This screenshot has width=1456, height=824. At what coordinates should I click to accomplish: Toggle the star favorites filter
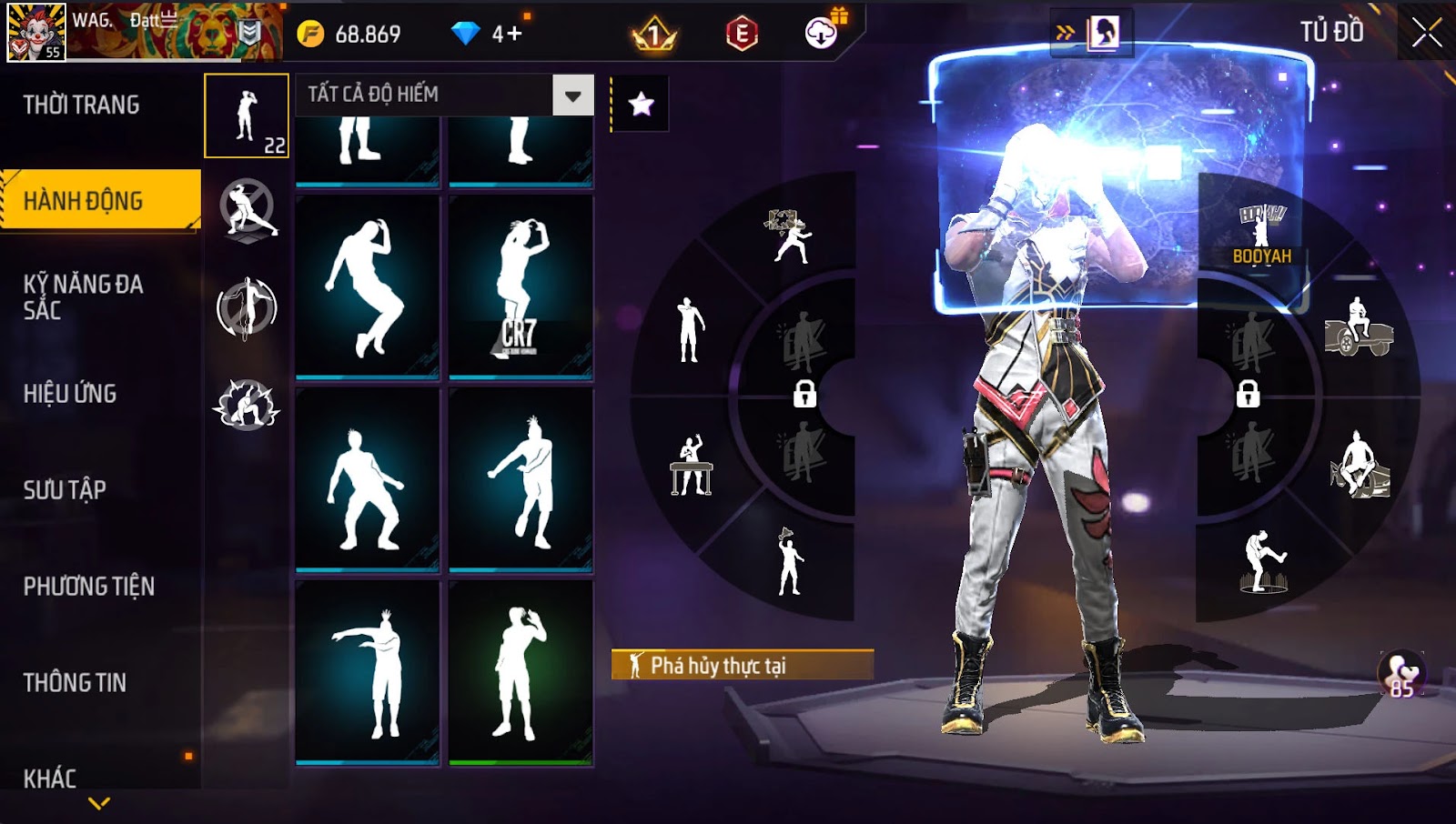[x=641, y=104]
